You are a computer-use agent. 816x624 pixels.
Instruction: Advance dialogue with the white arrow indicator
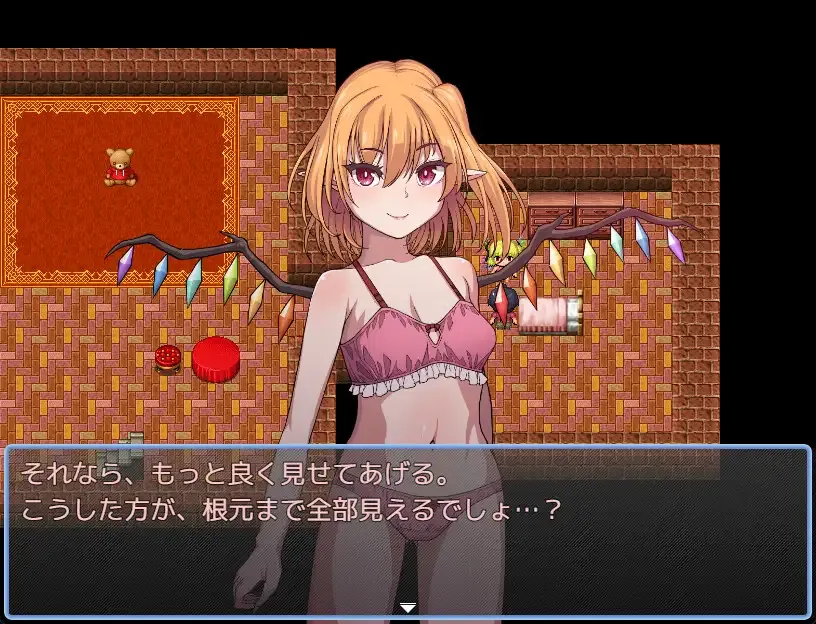[408, 607]
